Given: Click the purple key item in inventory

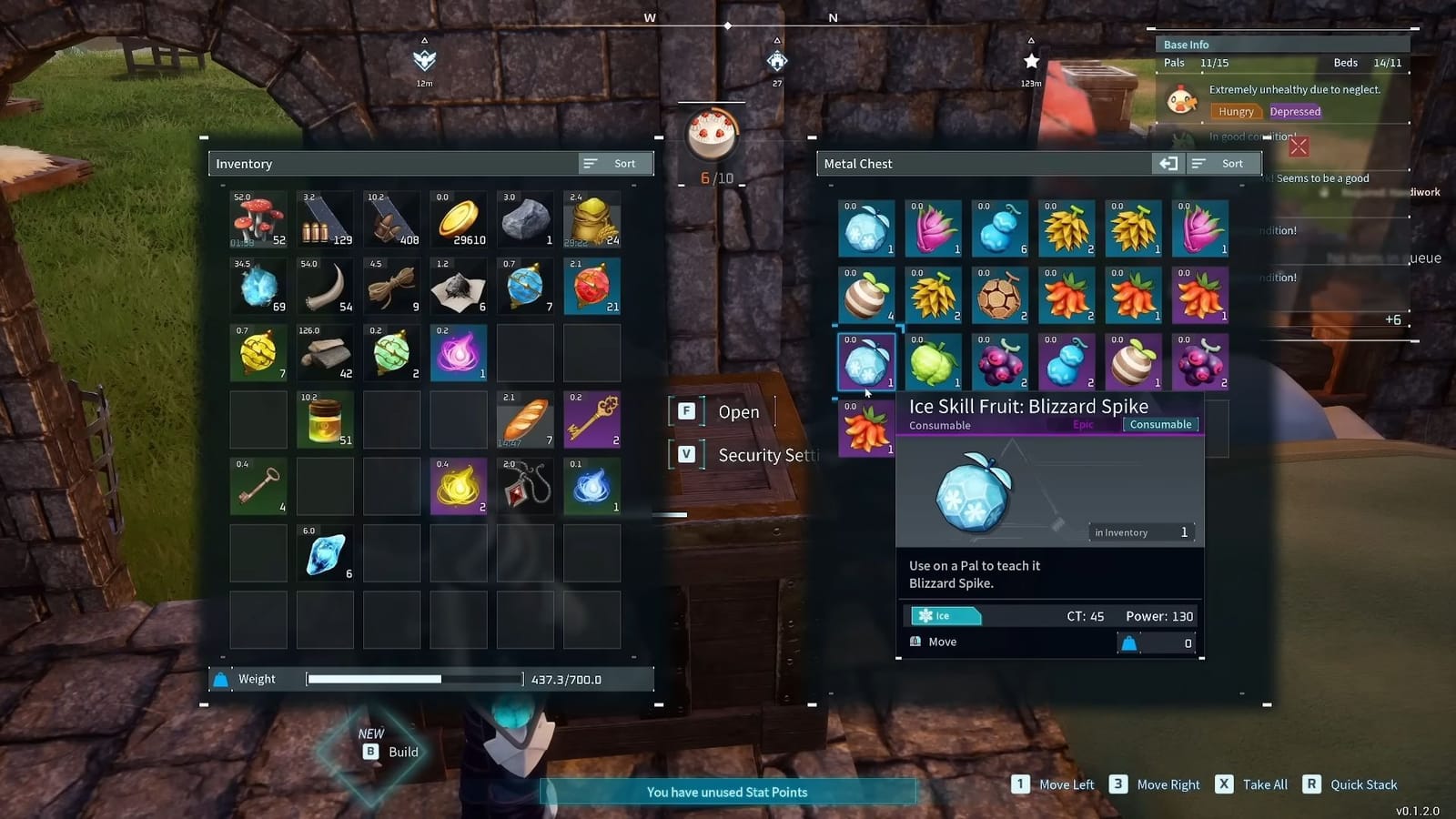Looking at the screenshot, I should pos(591,420).
